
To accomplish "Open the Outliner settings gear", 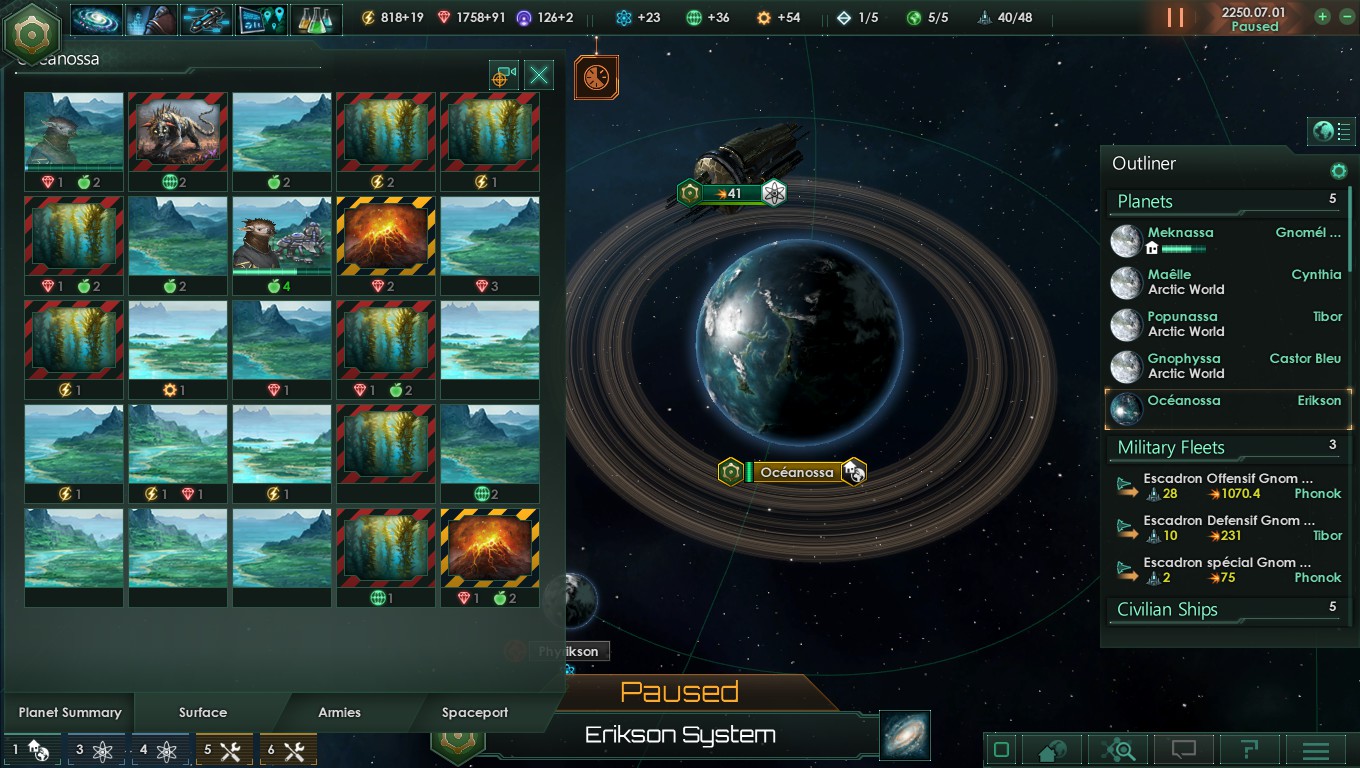I will pos(1338,172).
